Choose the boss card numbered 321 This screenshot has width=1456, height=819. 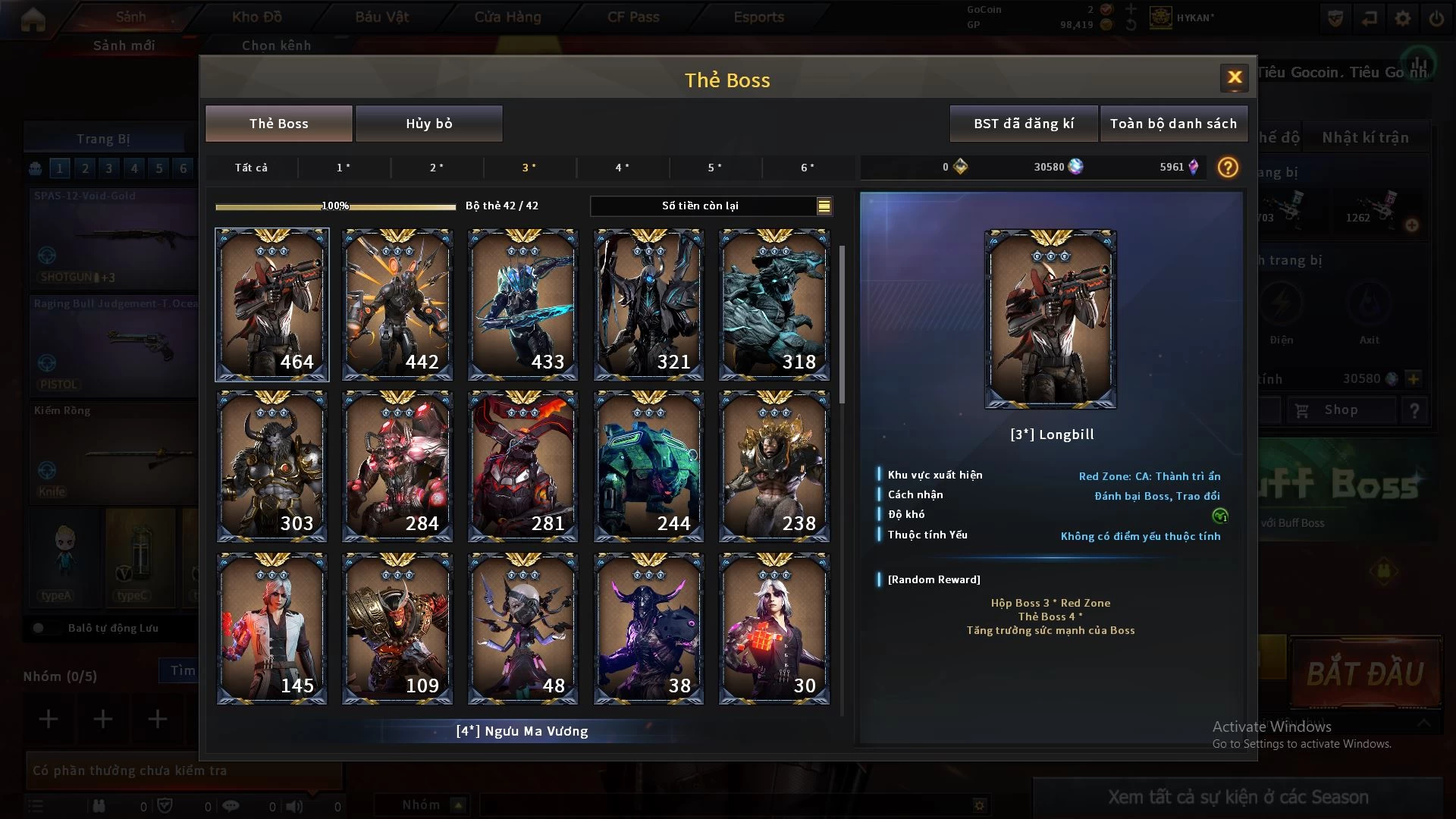[648, 305]
